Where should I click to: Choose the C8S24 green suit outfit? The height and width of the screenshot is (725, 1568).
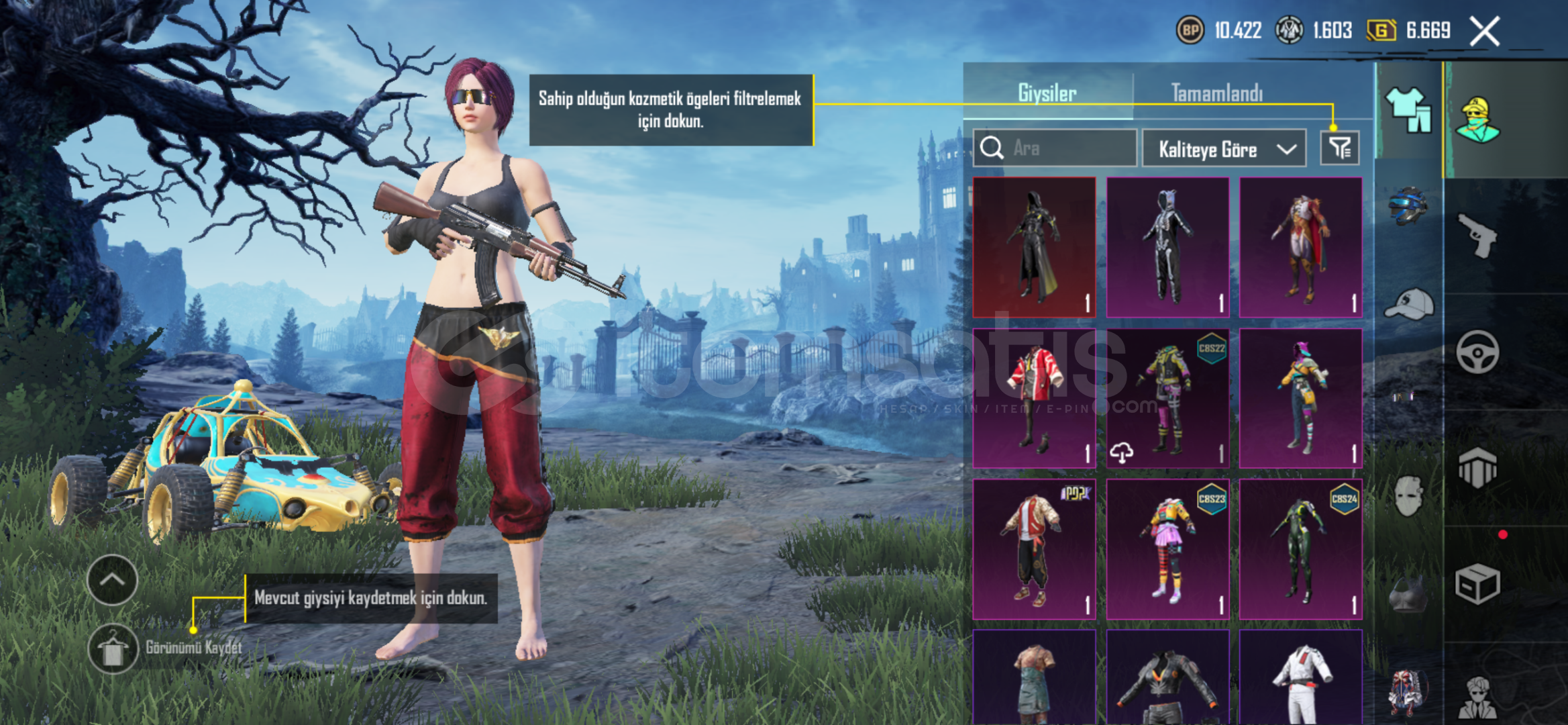pos(1300,548)
